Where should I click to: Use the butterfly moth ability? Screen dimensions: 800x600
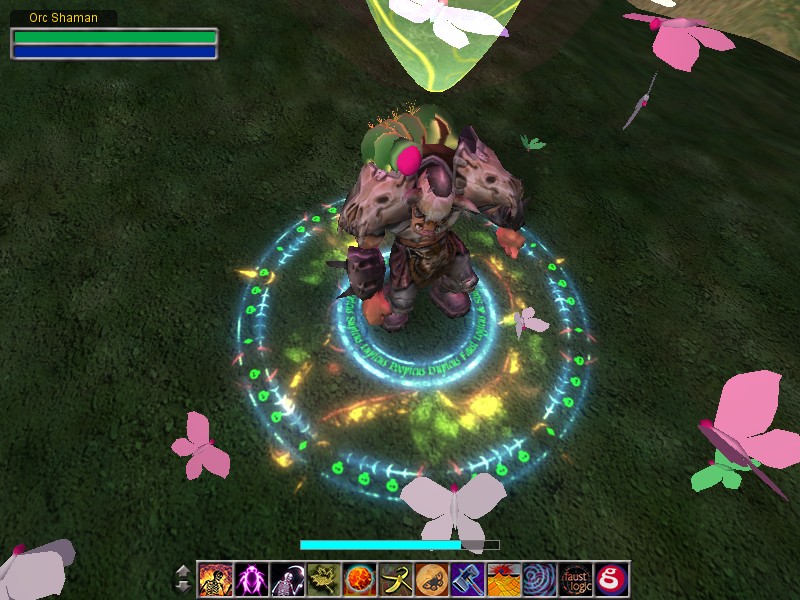click(432, 579)
